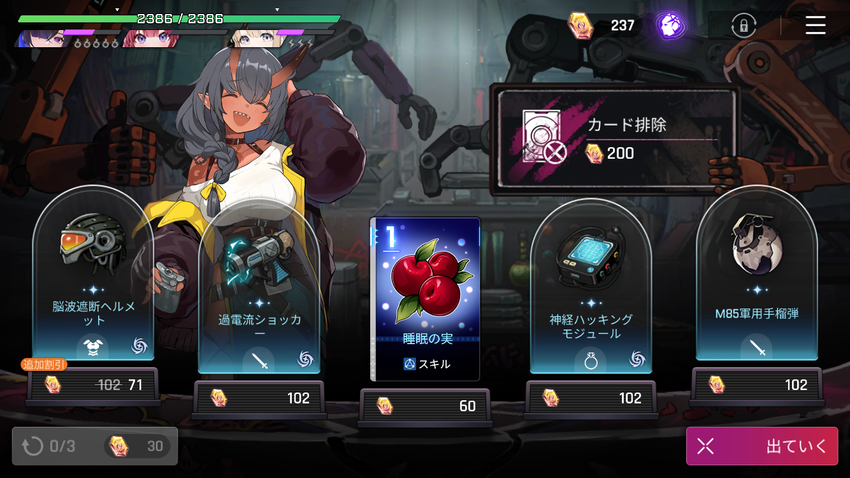Viewport: 850px width, 478px height.
Task: Buy the sleep fruit card for 60
Action: pyautogui.click(x=425, y=405)
